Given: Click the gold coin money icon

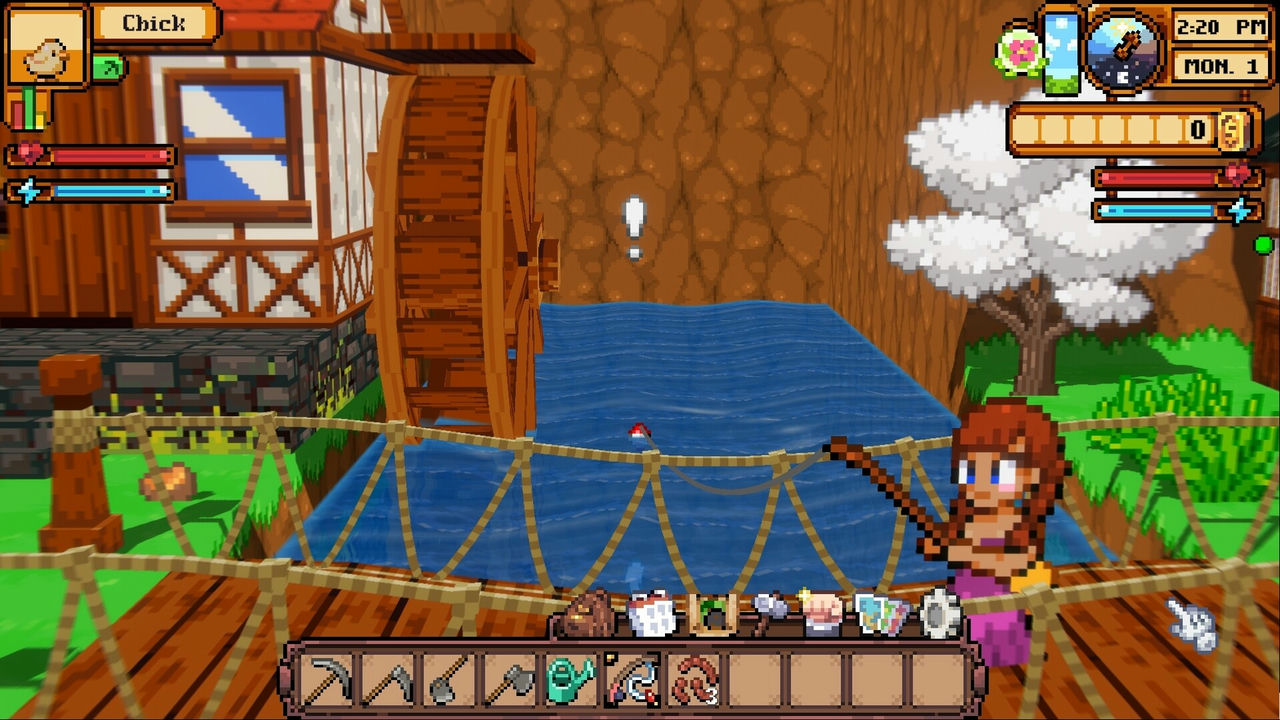Looking at the screenshot, I should coord(1232,129).
